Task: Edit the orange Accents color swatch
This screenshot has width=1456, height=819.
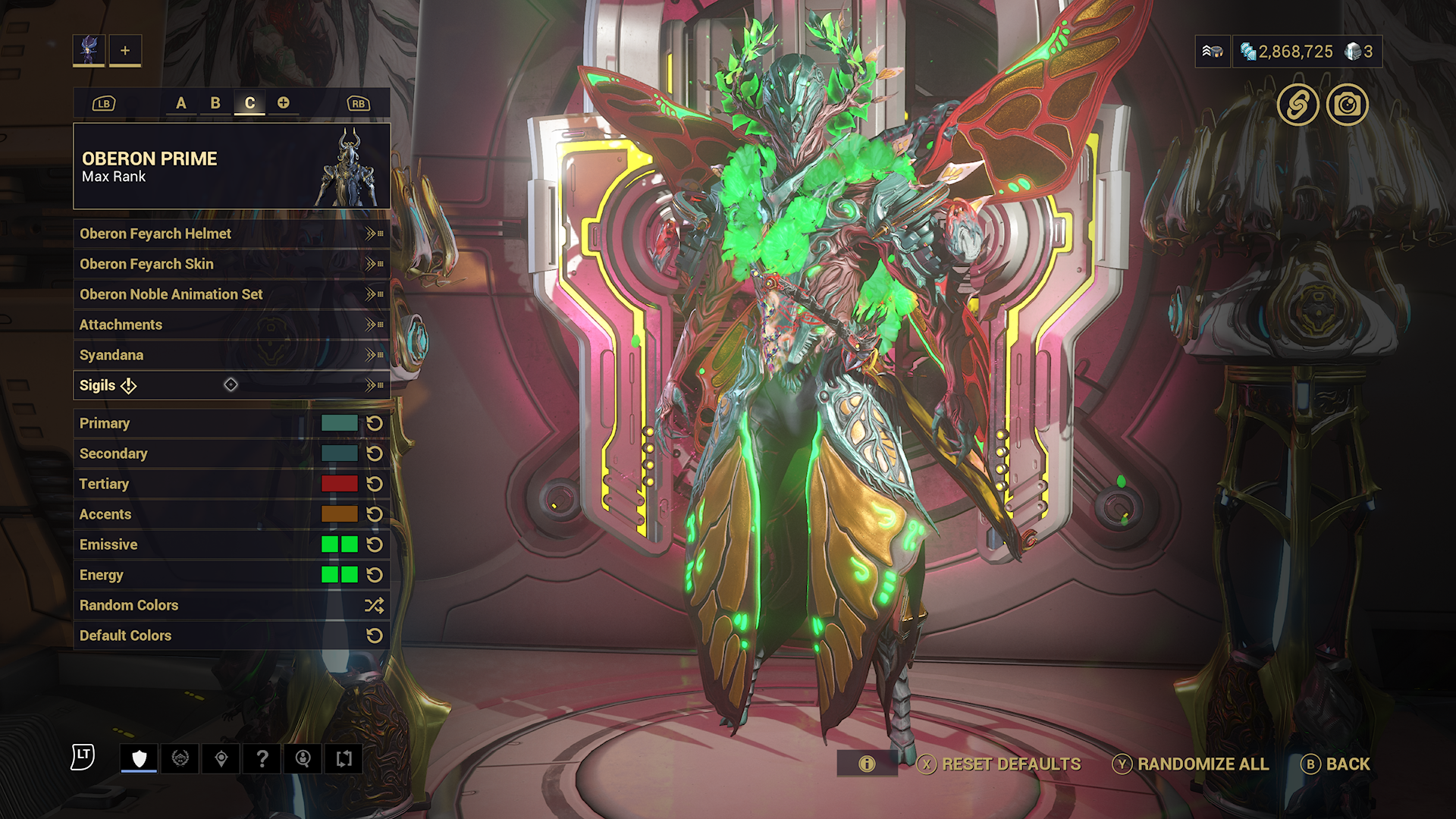Action: click(339, 514)
